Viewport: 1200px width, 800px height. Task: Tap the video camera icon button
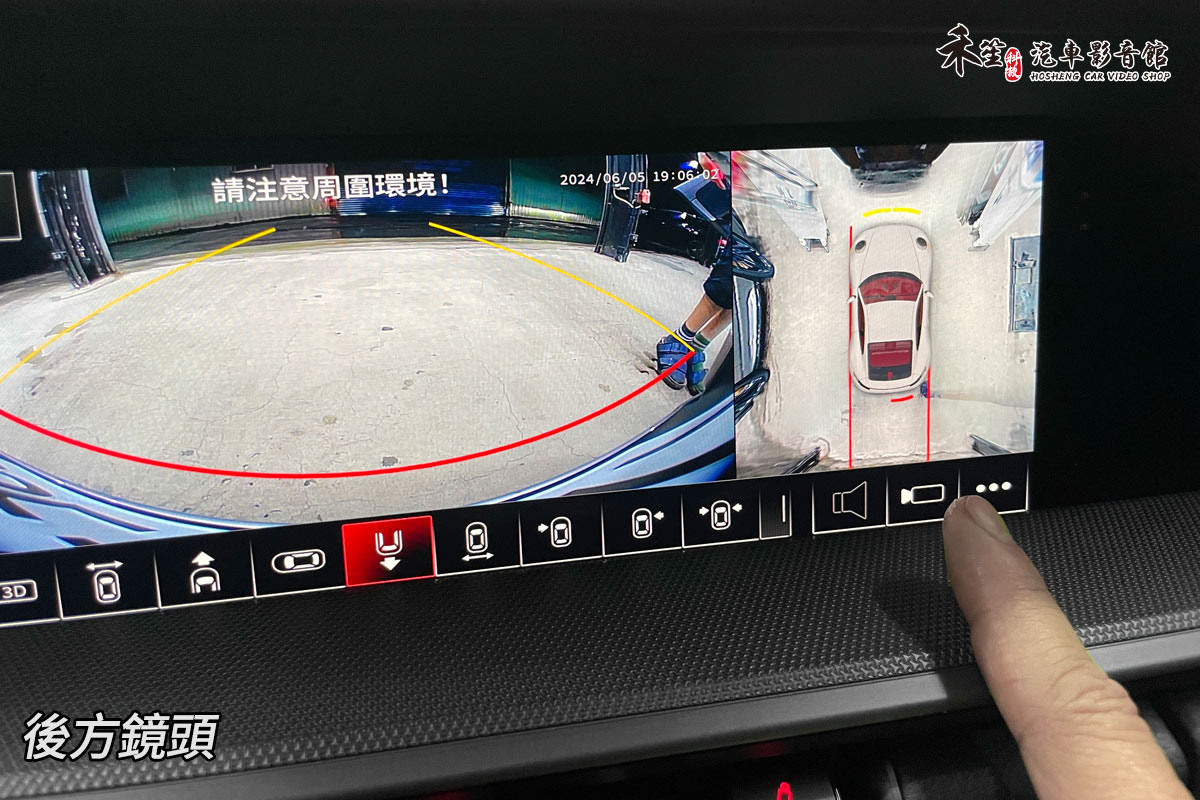click(921, 493)
